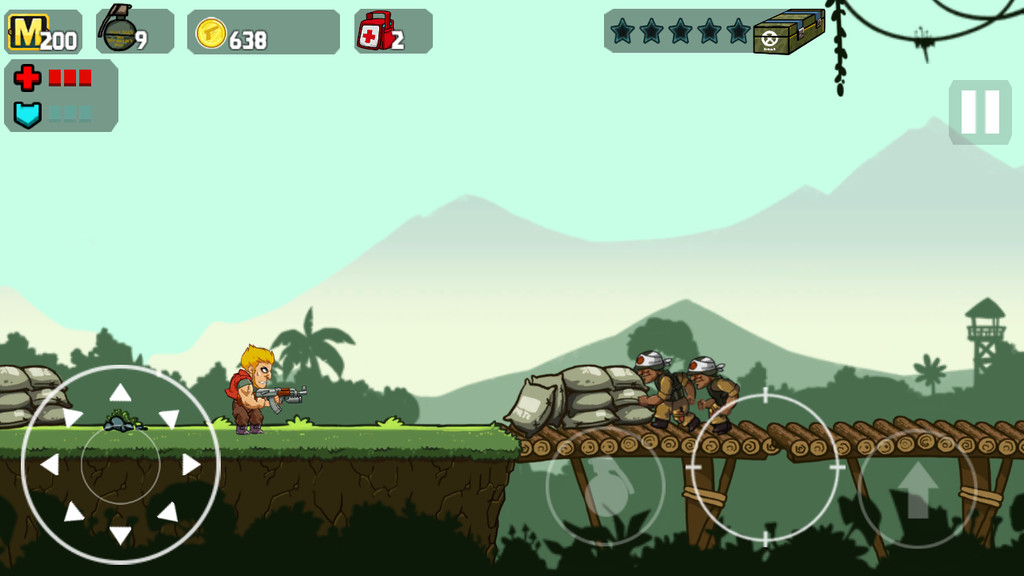Pause the game
The height and width of the screenshot is (576, 1024).
coord(980,112)
